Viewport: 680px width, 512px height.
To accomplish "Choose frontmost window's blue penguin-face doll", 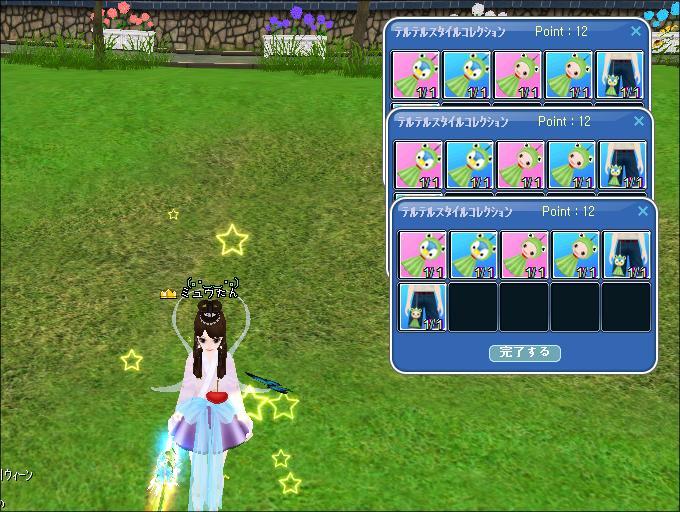I will [474, 255].
